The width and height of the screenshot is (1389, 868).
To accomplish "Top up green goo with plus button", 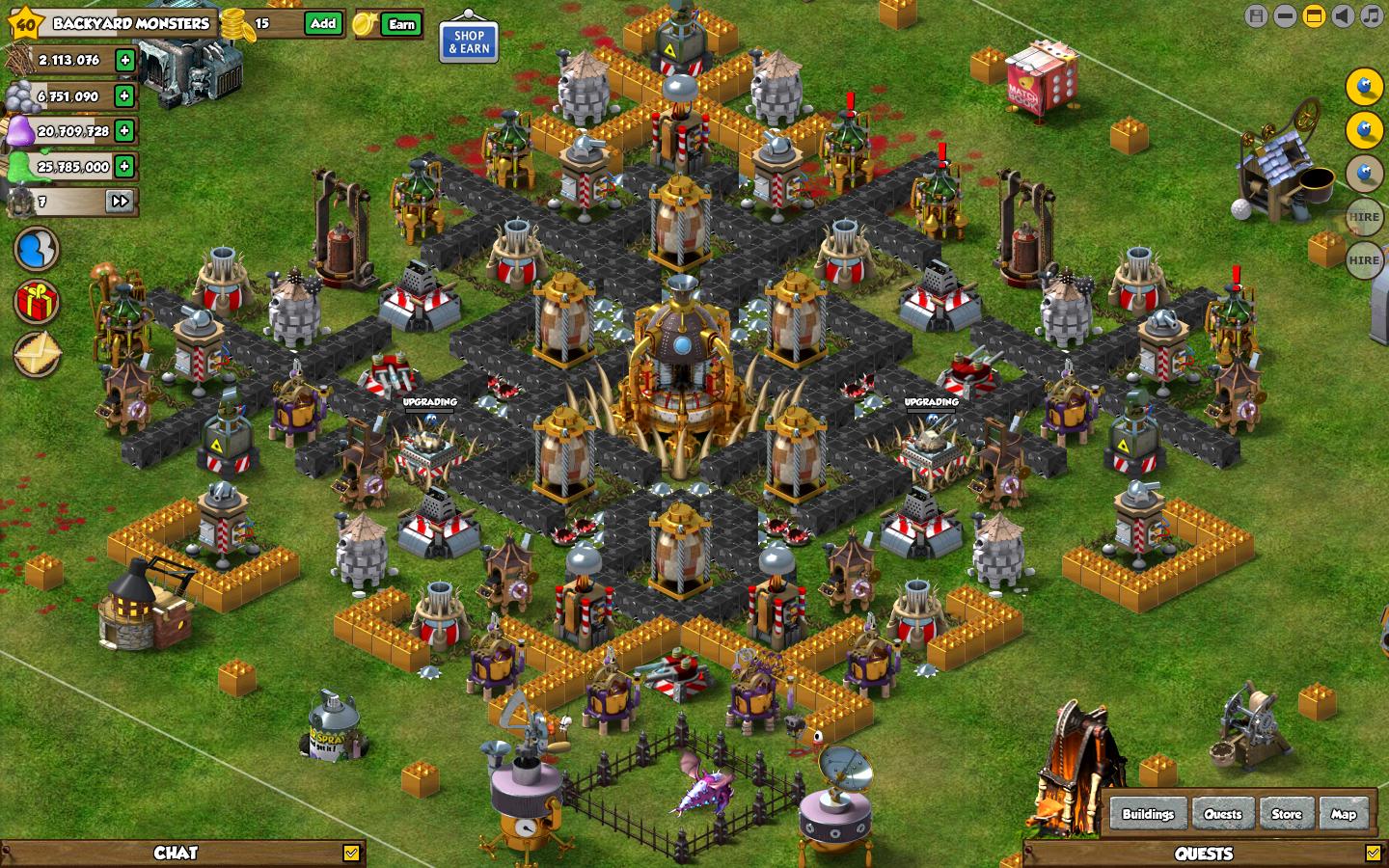I will (x=124, y=166).
